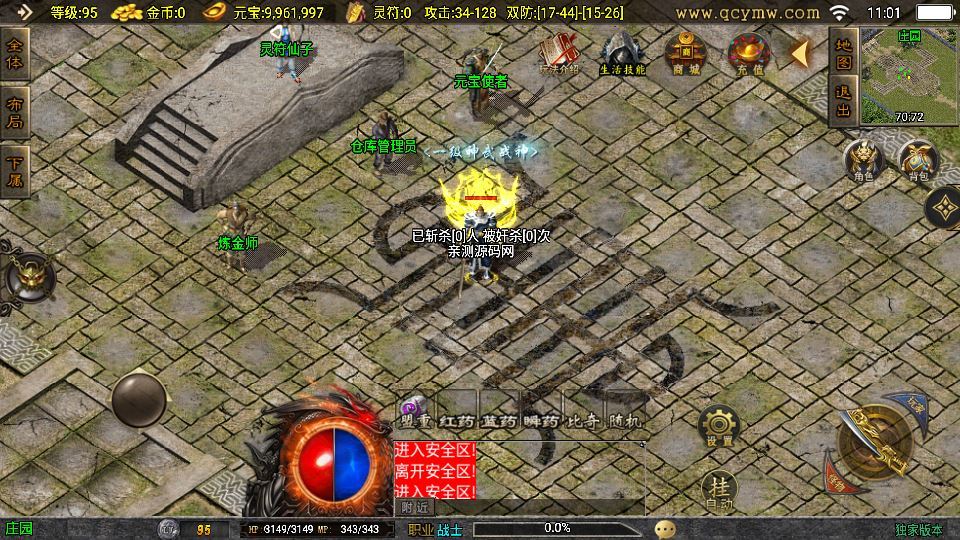Toggle 挂 auto-battle mode
Viewport: 960px width, 540px height.
click(718, 489)
